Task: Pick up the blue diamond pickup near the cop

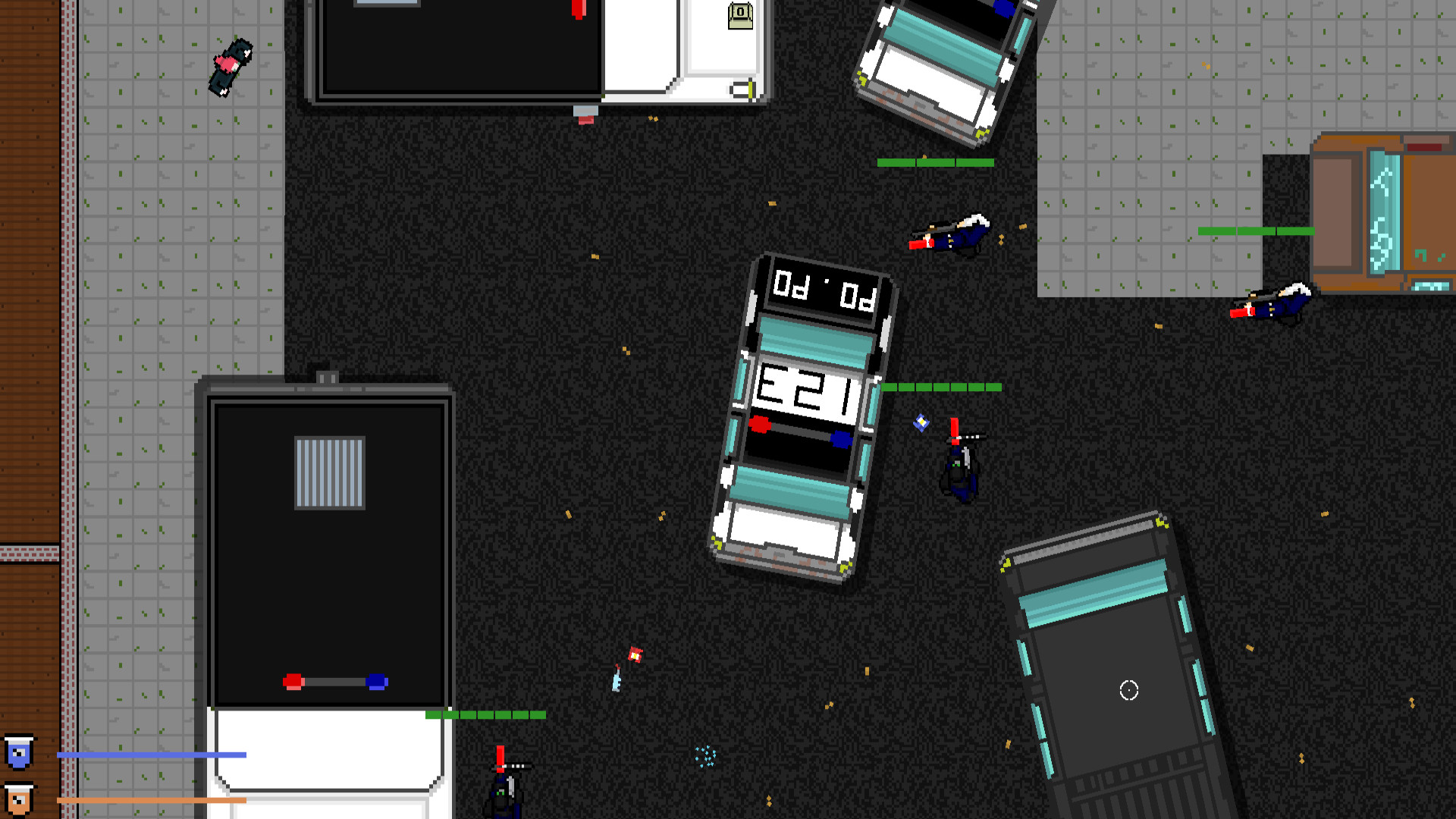Action: [x=921, y=424]
